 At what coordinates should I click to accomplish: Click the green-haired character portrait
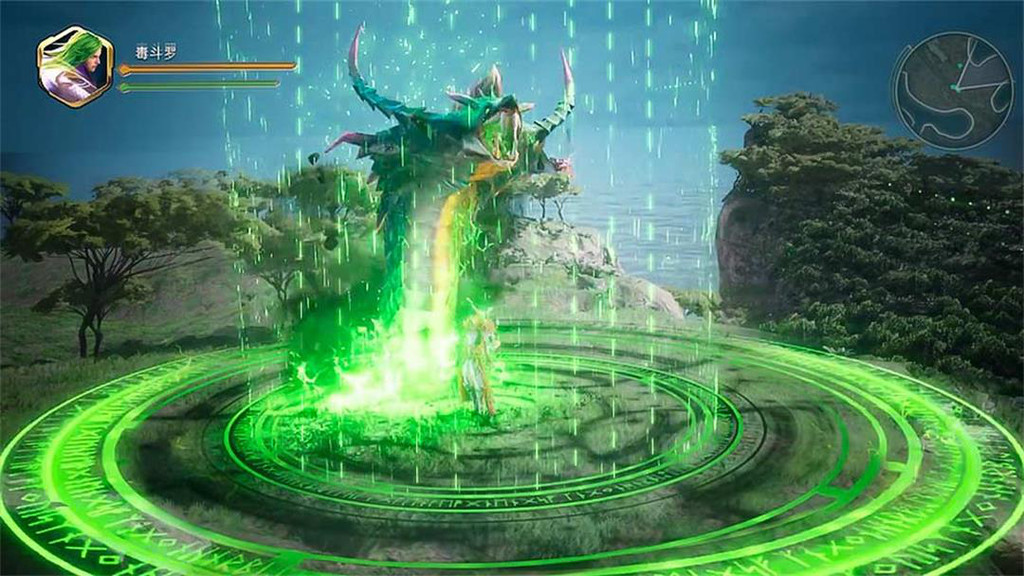75,66
